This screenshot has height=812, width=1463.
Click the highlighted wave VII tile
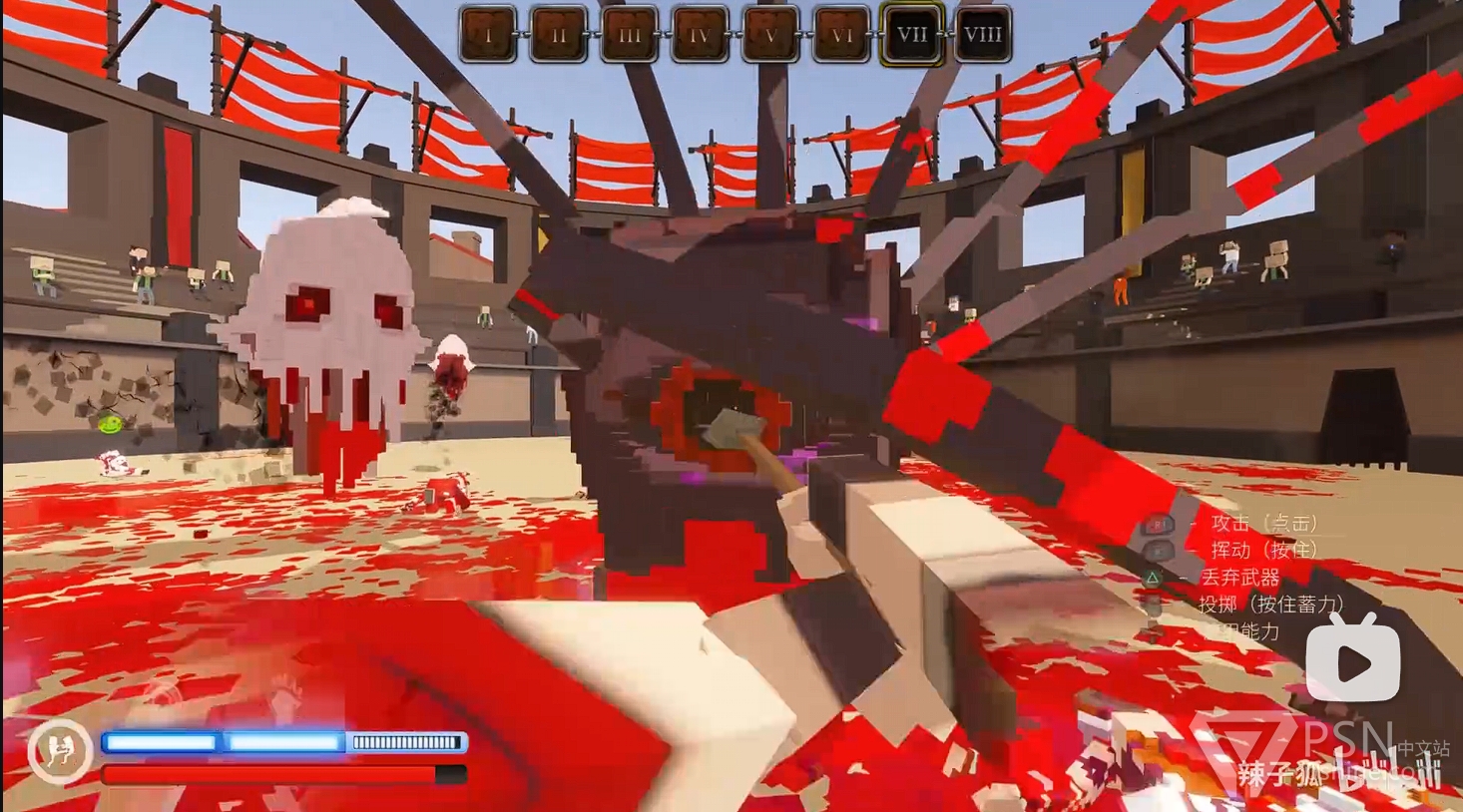pos(912,34)
